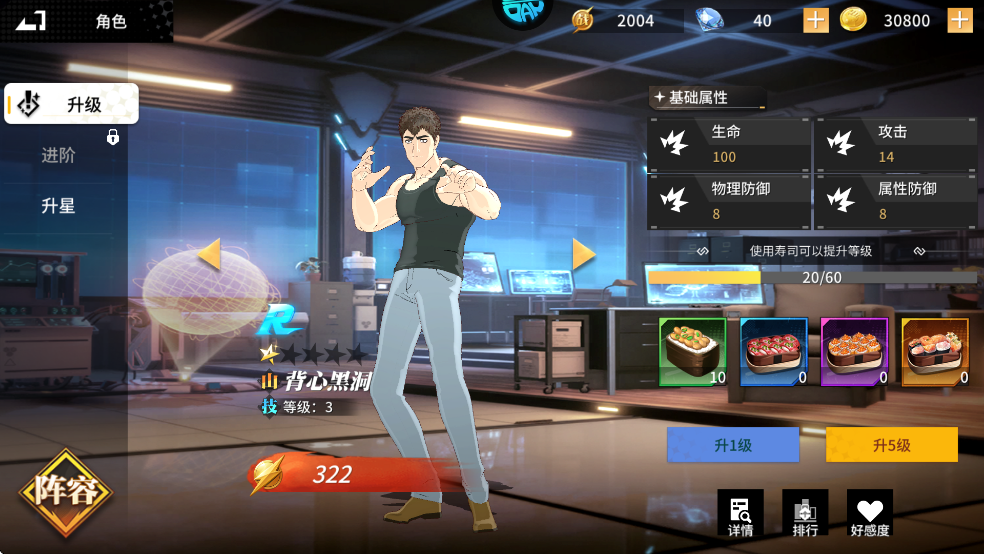Add gold coins with the plus button

click(960, 21)
